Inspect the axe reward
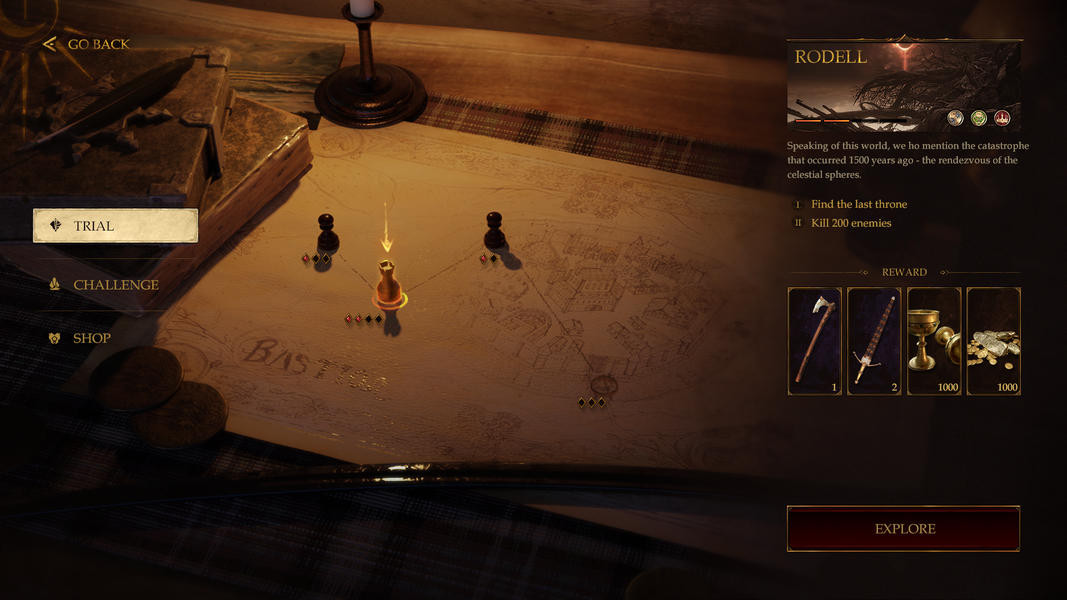Viewport: 1067px width, 600px height. pyautogui.click(x=815, y=341)
